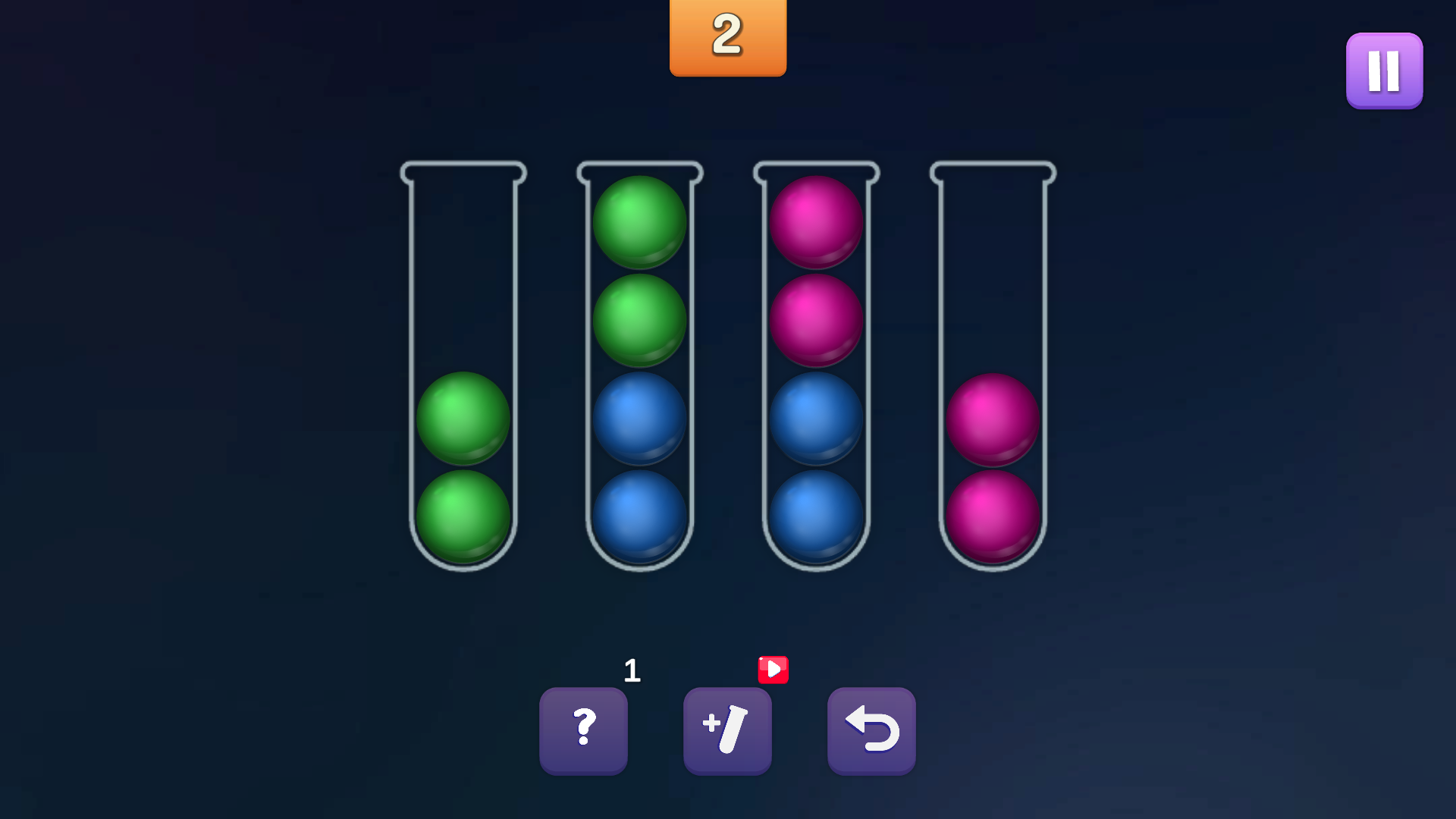
Task: Tap the empty fourth tube
Action: point(992,265)
